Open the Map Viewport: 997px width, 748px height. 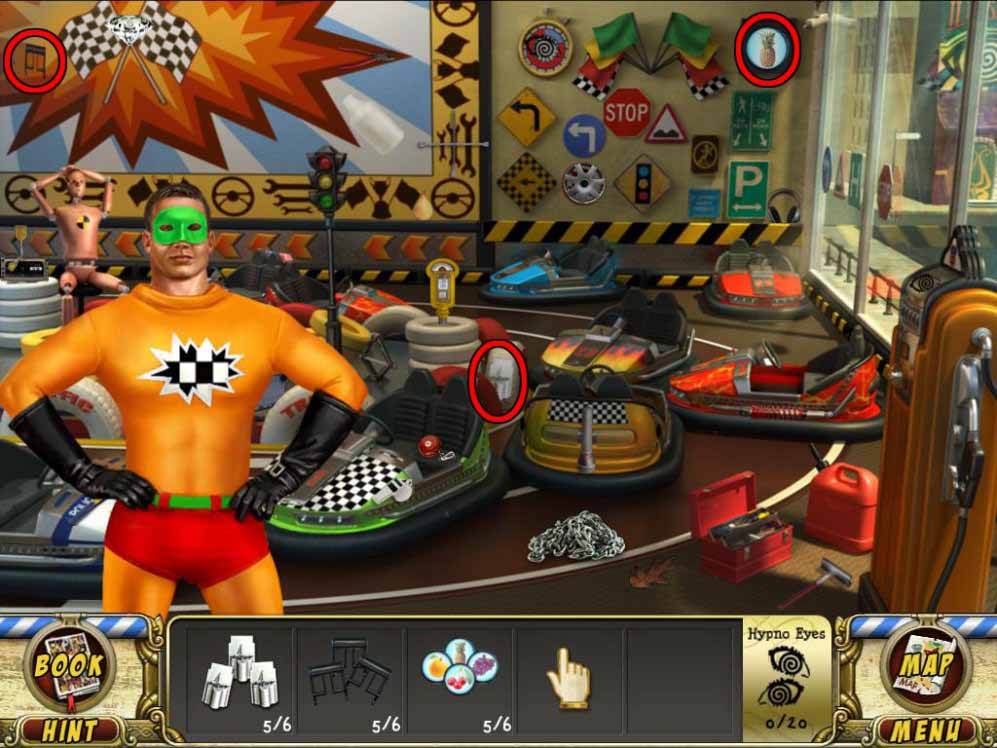point(926,665)
